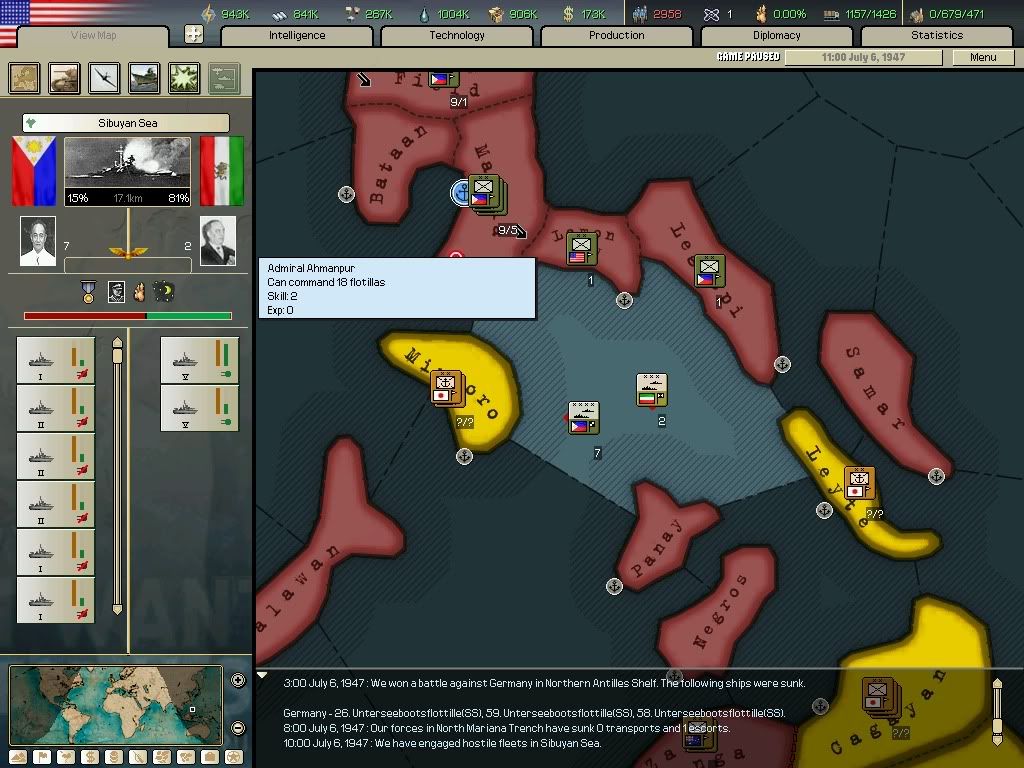Screen dimensions: 1024x768
Task: Open the Production tab
Action: coord(617,35)
